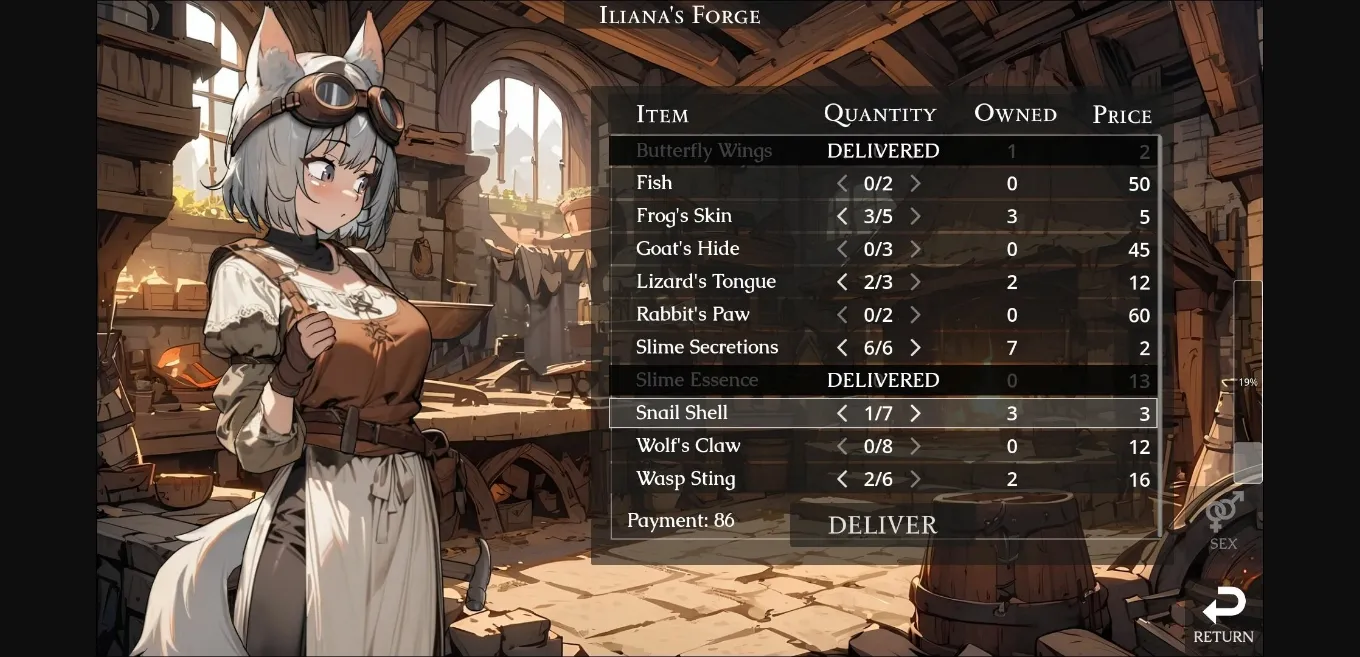Increase Wolf's Claw delivery quantity
Viewport: 1360px width, 657px height.
(x=915, y=447)
